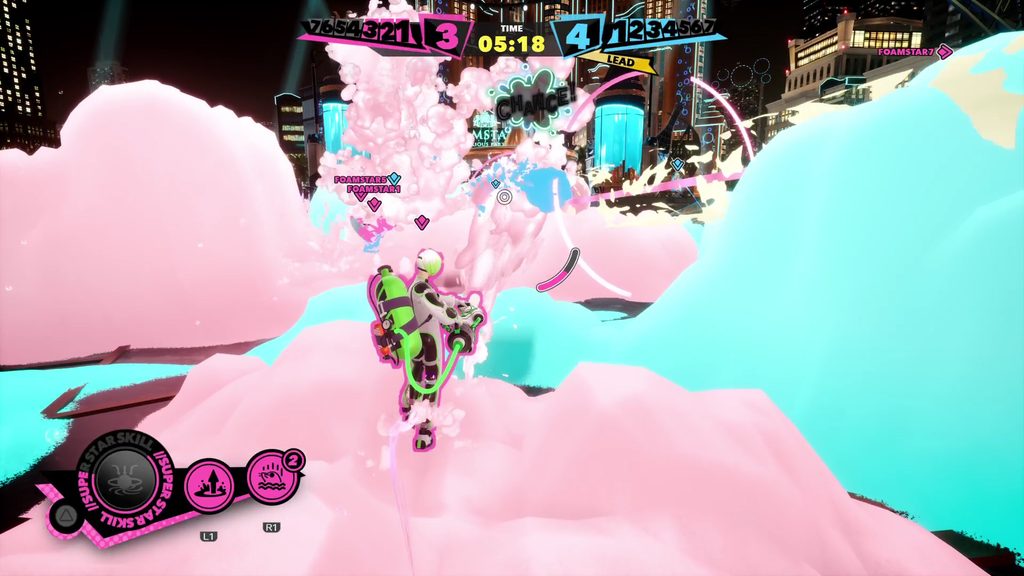Trigger the wave skill with 2 charges
This screenshot has width=1024, height=576.
pos(270,476)
